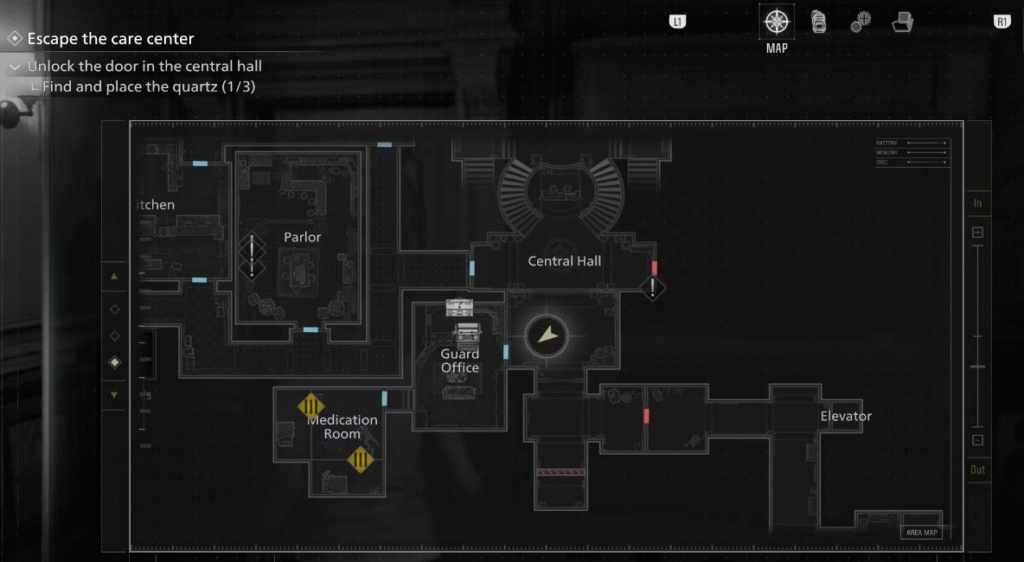Open the file folder tab
The height and width of the screenshot is (562, 1024).
[x=902, y=21]
